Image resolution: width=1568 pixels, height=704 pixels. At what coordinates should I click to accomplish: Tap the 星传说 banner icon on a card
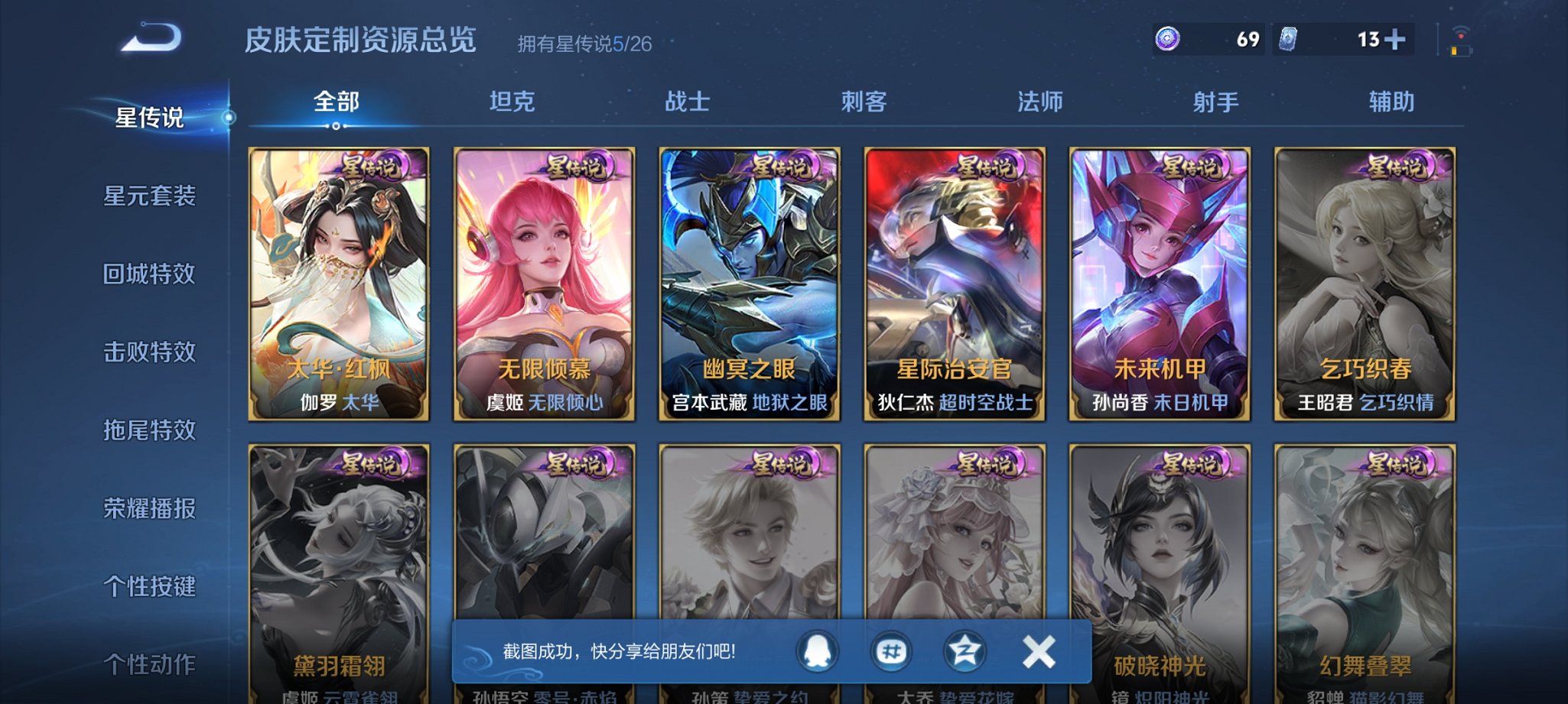pos(372,164)
